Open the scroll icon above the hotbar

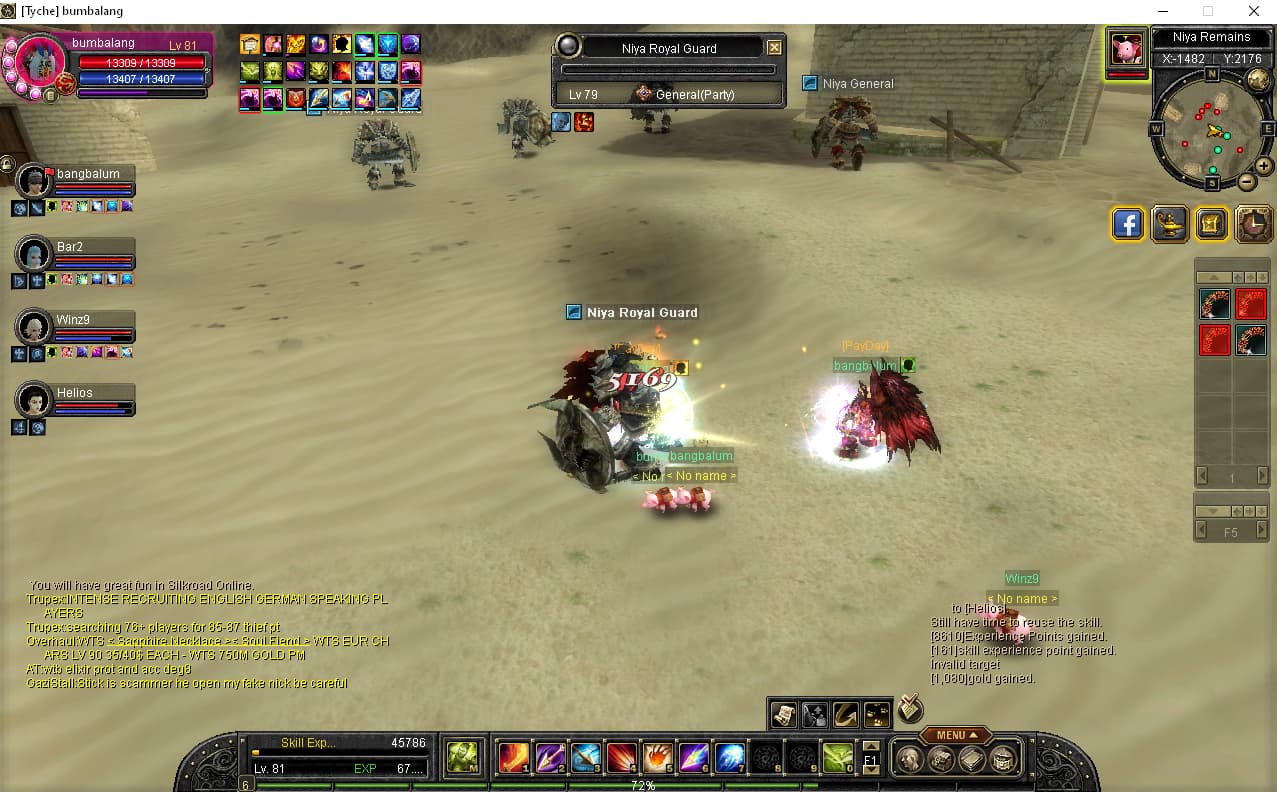coord(783,713)
